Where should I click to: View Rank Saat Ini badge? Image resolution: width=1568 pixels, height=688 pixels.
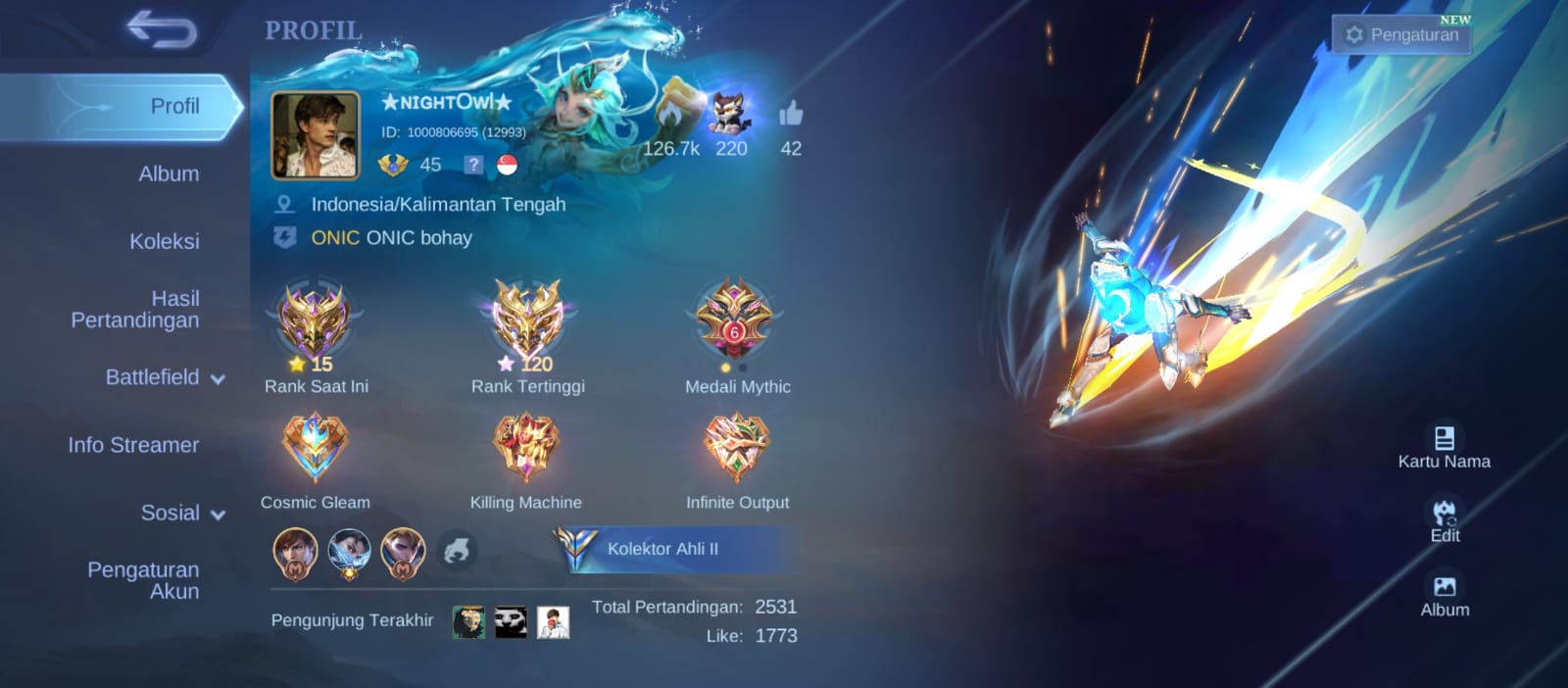[314, 321]
